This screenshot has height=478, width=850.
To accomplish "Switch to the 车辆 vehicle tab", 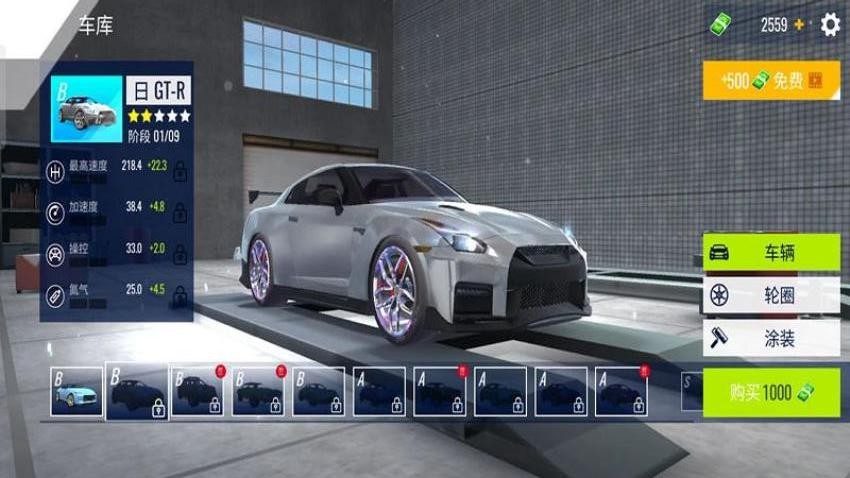I will (x=771, y=252).
